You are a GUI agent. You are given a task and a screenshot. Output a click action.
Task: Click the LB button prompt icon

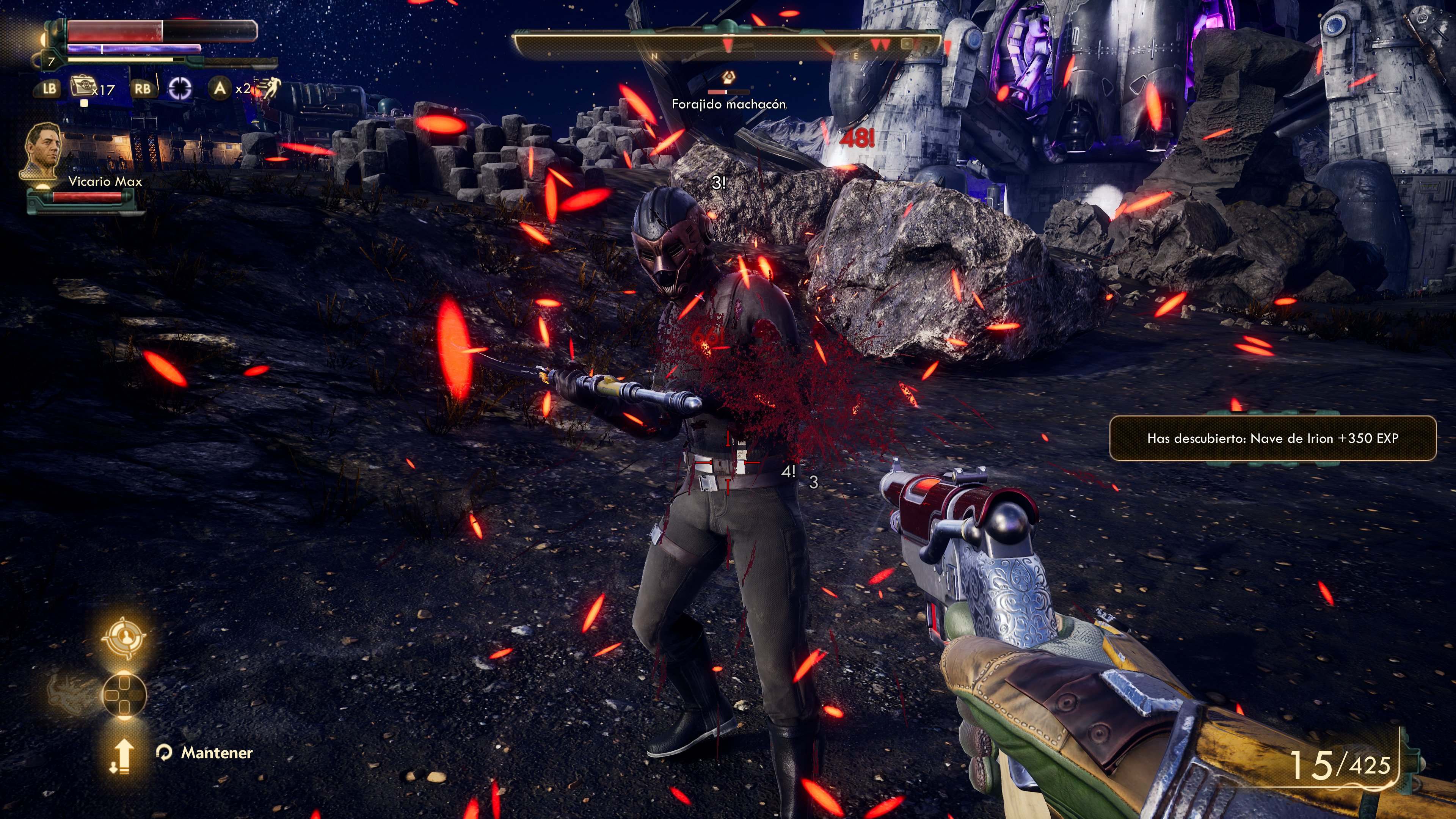(x=50, y=89)
